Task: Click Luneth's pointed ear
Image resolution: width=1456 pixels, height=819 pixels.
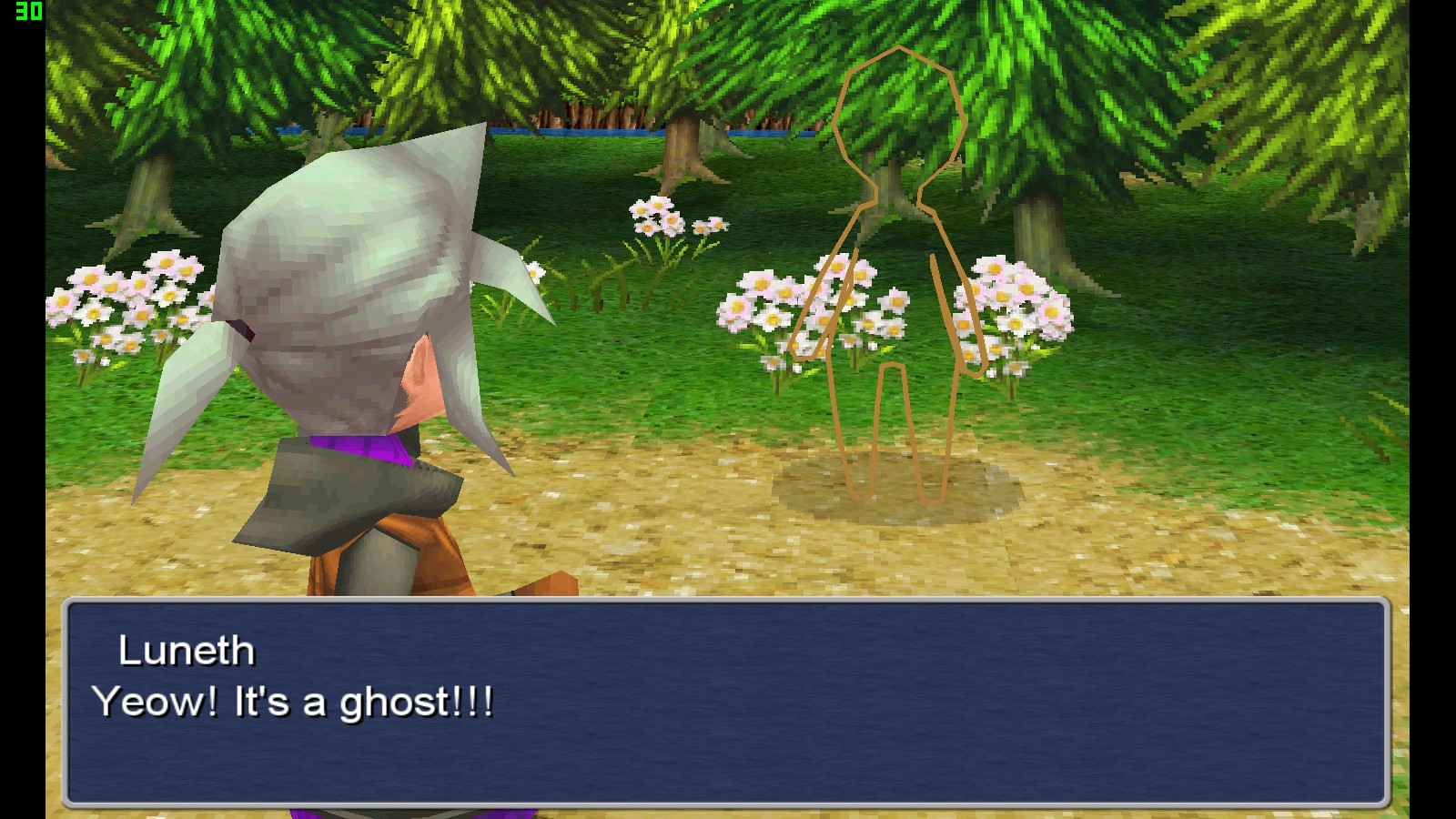Action: tap(417, 382)
